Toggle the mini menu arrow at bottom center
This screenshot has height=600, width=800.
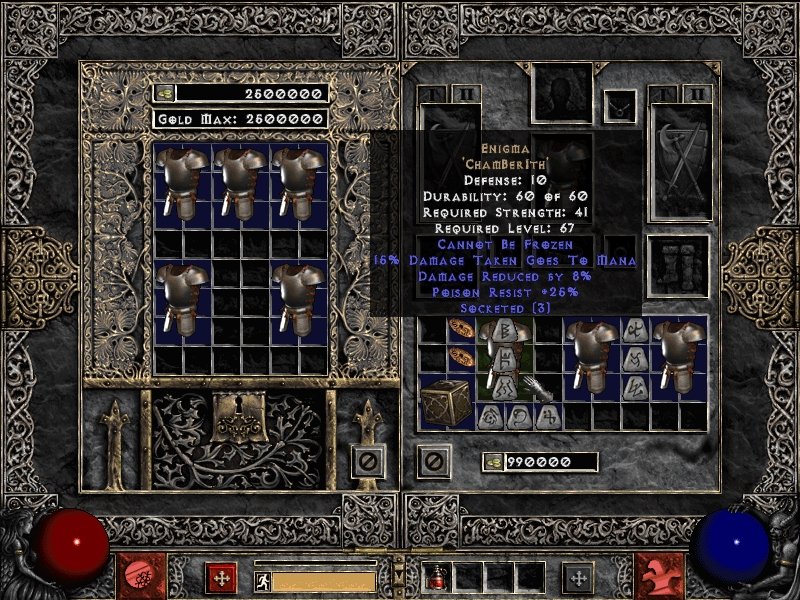click(x=400, y=577)
